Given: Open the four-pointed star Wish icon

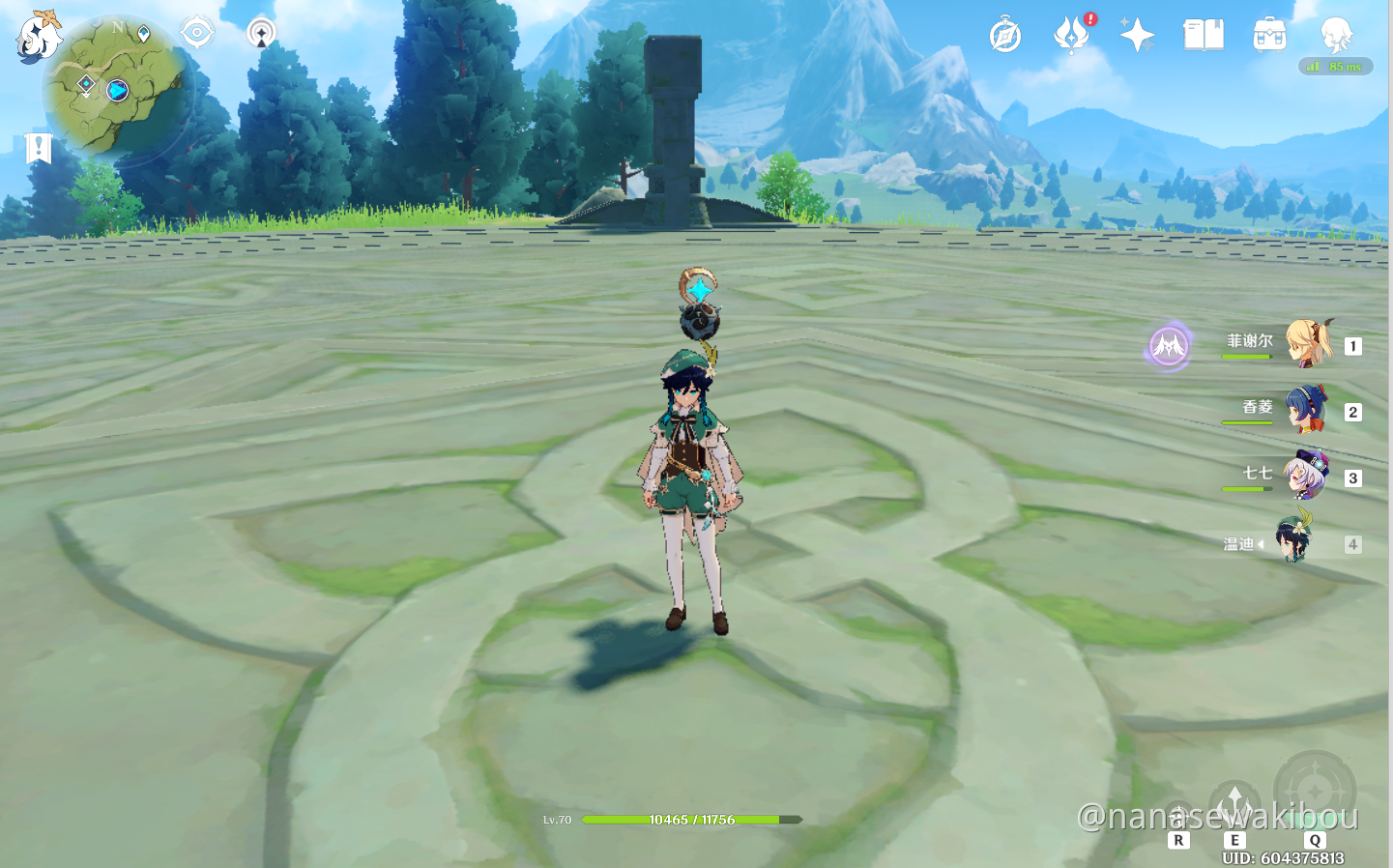Looking at the screenshot, I should click(x=1137, y=35).
